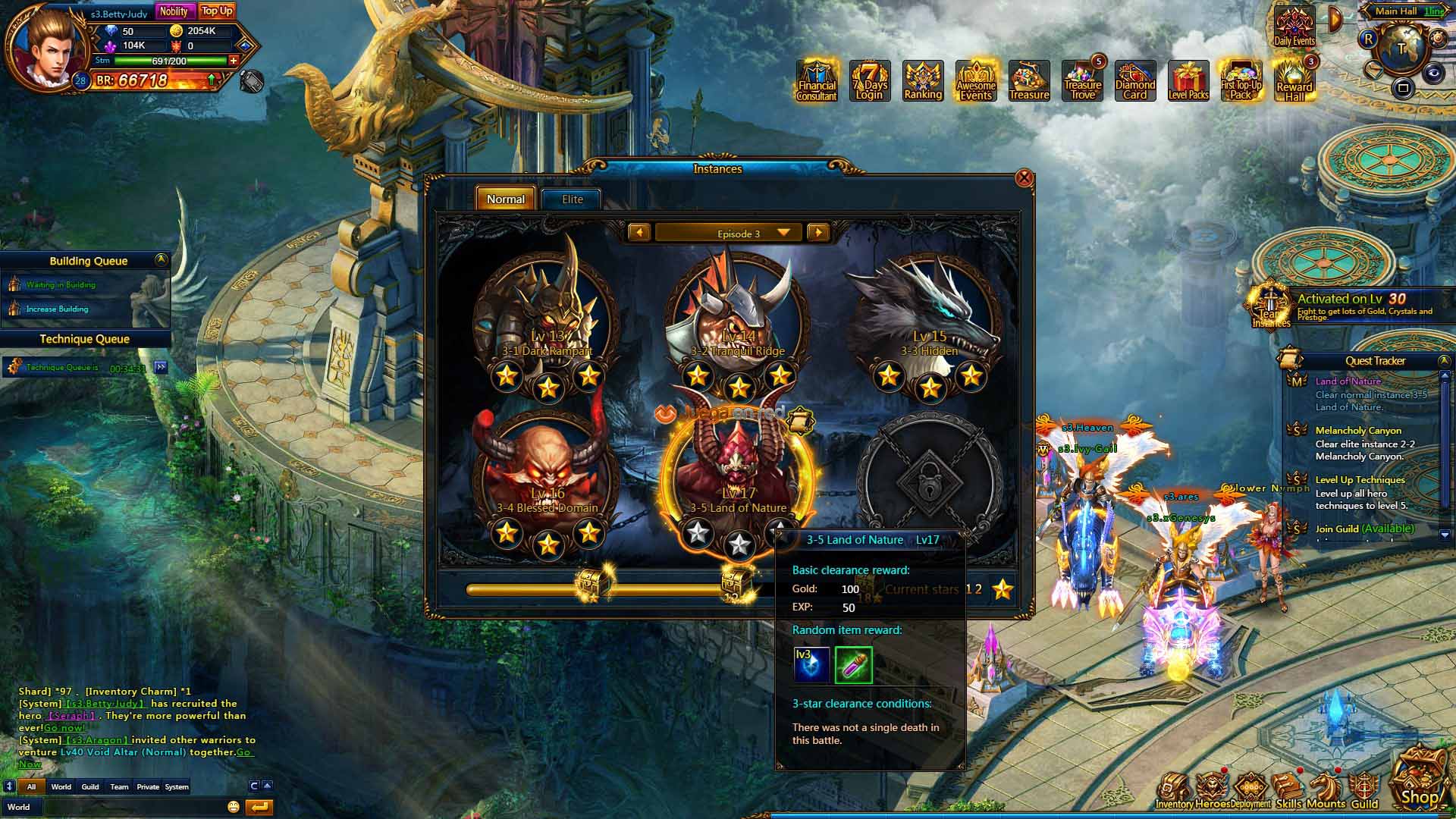
Task: Open the Reward Hall
Action: pos(1294,81)
